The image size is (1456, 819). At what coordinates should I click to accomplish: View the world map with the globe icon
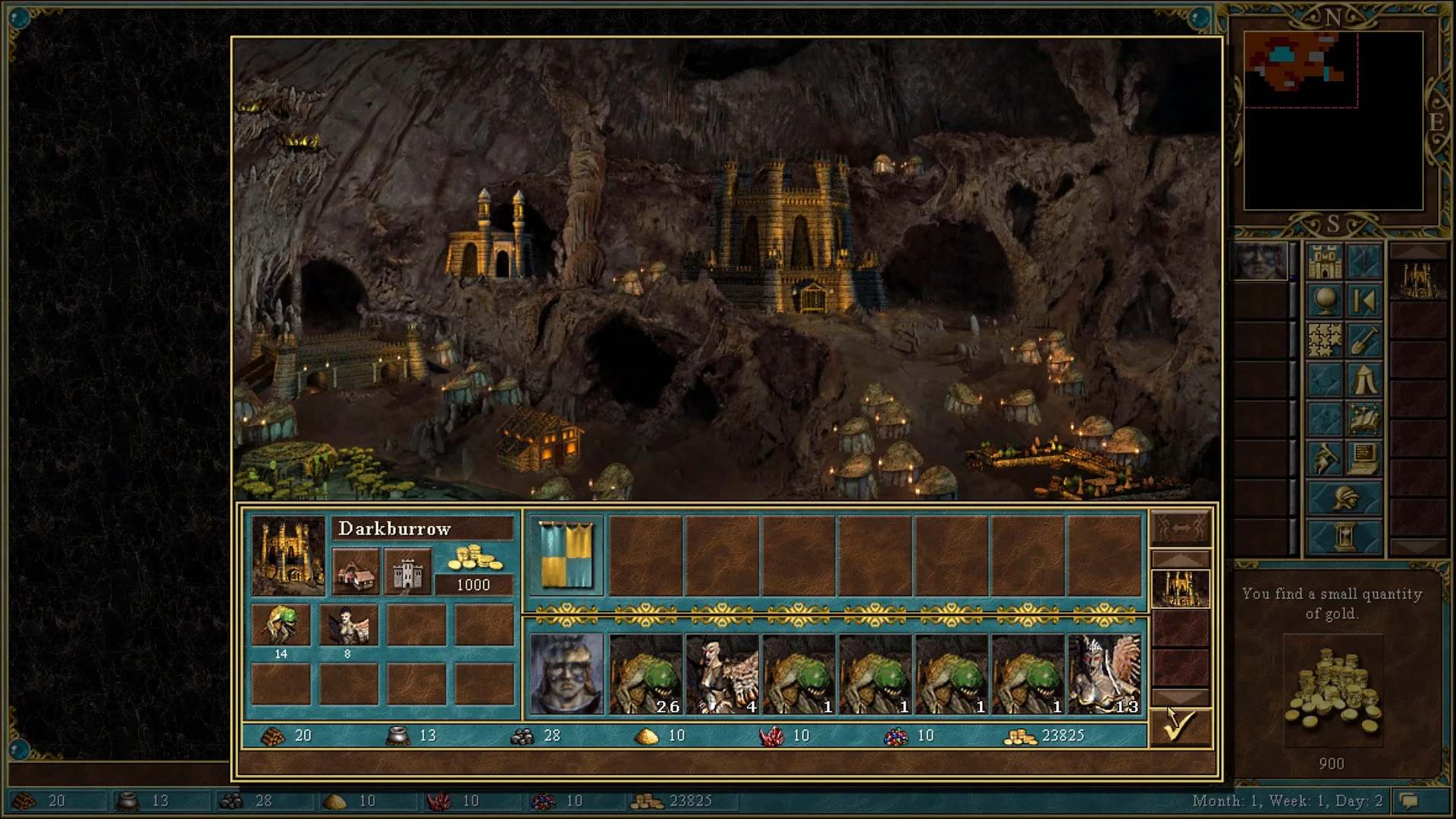pos(1325,299)
